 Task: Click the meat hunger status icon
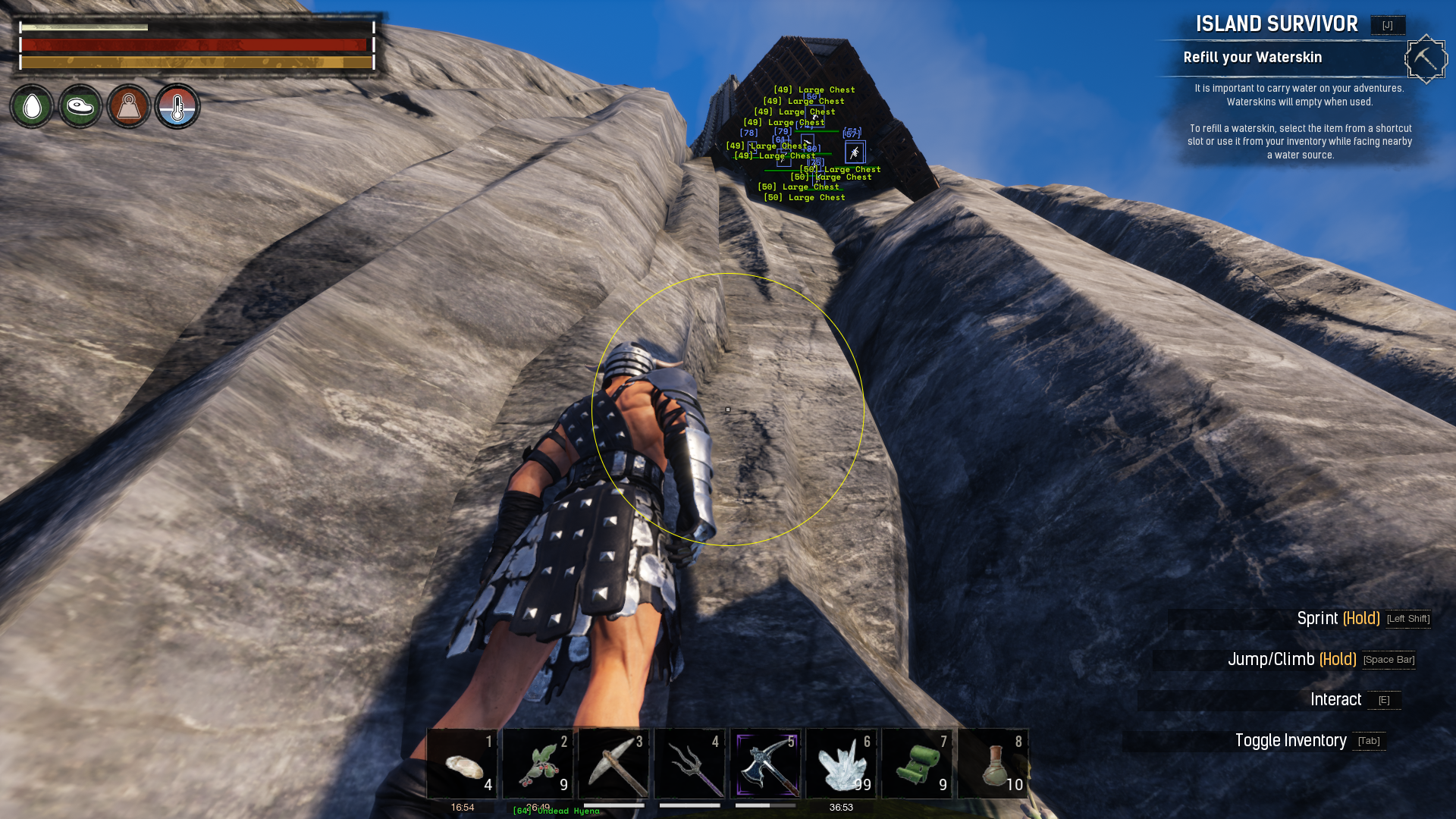pyautogui.click(x=80, y=107)
